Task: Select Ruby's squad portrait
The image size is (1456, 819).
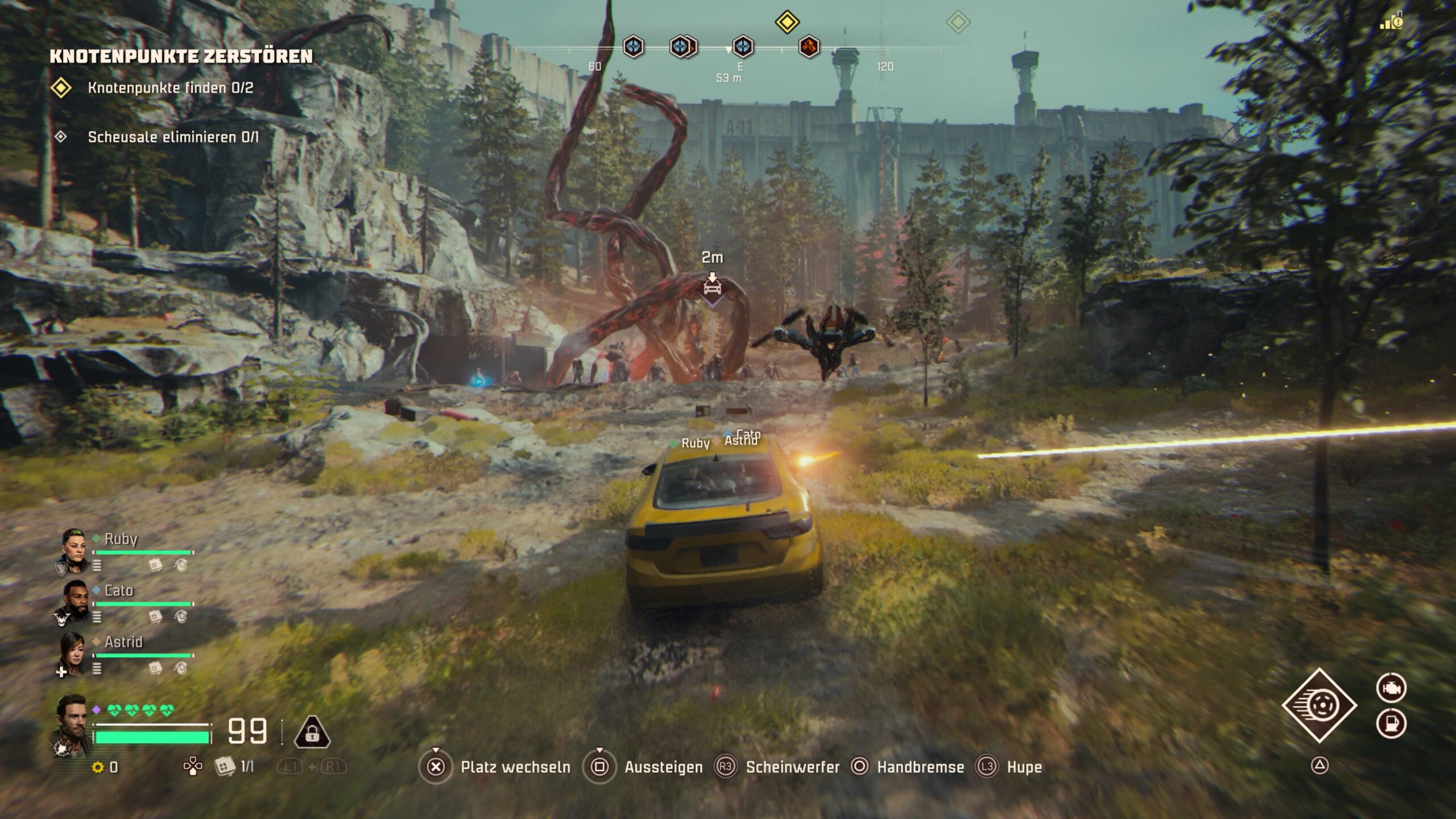Action: (x=73, y=550)
